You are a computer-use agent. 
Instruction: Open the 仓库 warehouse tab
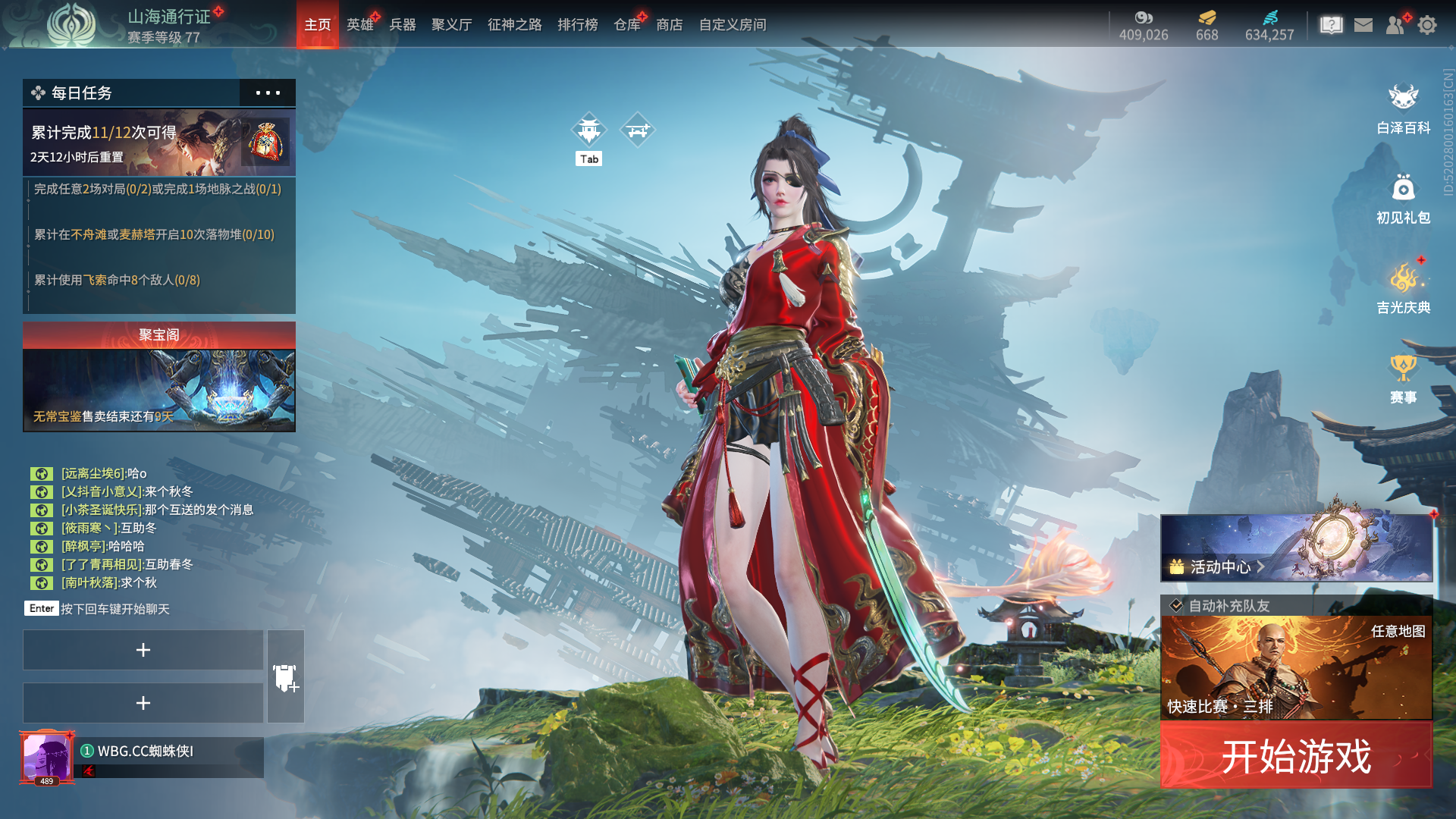click(627, 24)
